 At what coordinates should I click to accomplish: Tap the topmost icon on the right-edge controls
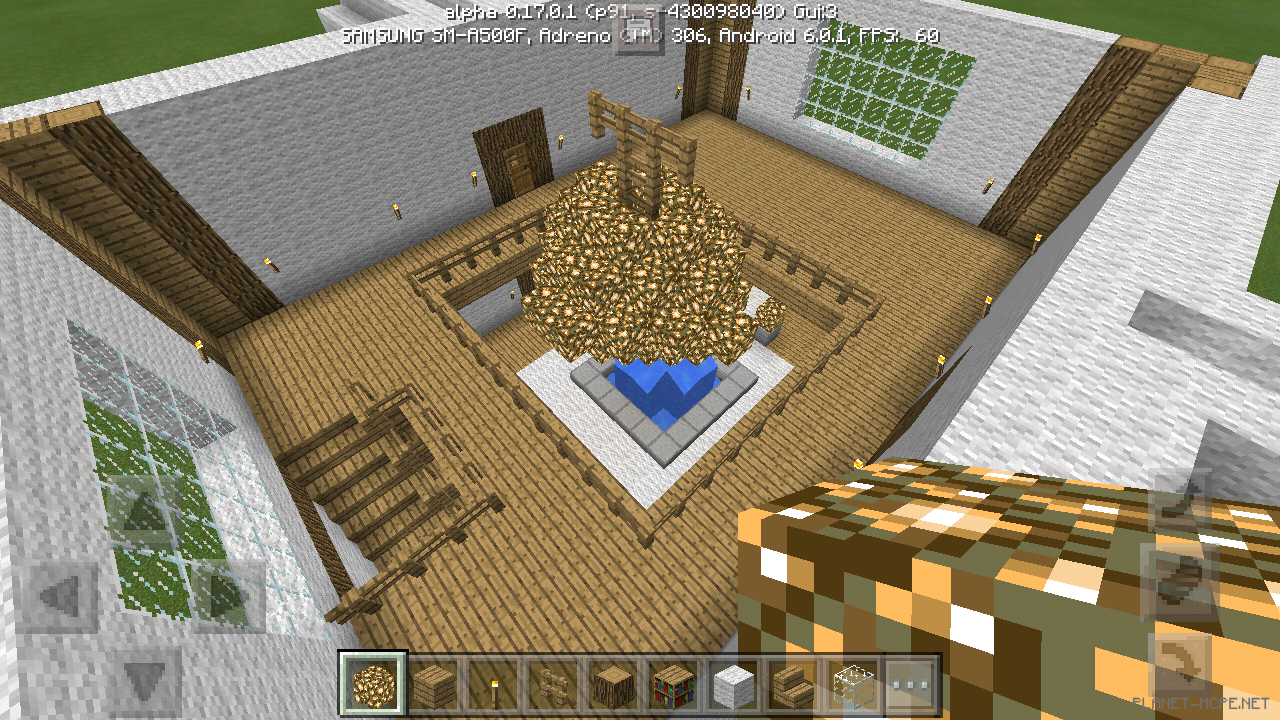tap(1176, 510)
